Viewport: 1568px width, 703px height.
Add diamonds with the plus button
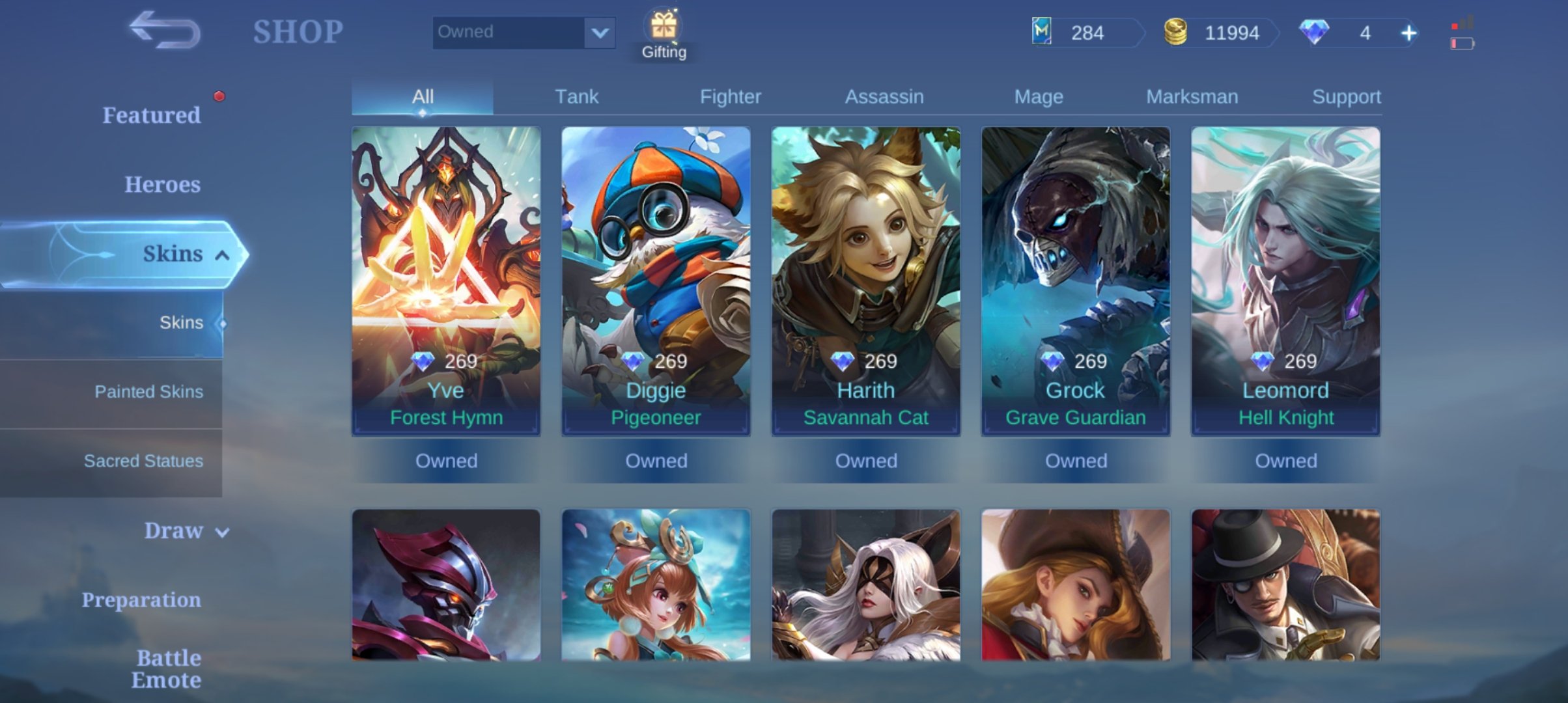[x=1408, y=33]
